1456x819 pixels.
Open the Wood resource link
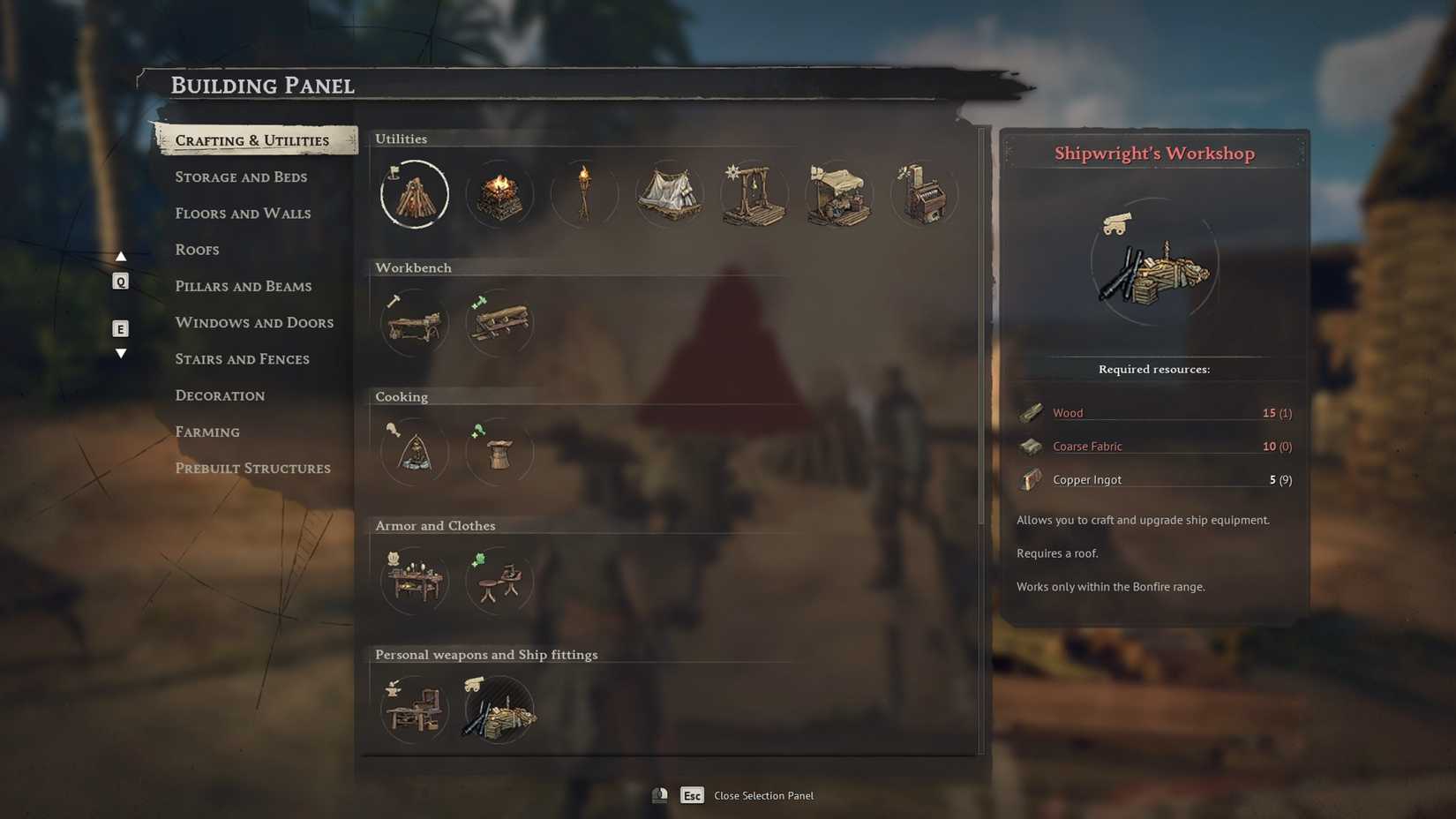pyautogui.click(x=1068, y=412)
